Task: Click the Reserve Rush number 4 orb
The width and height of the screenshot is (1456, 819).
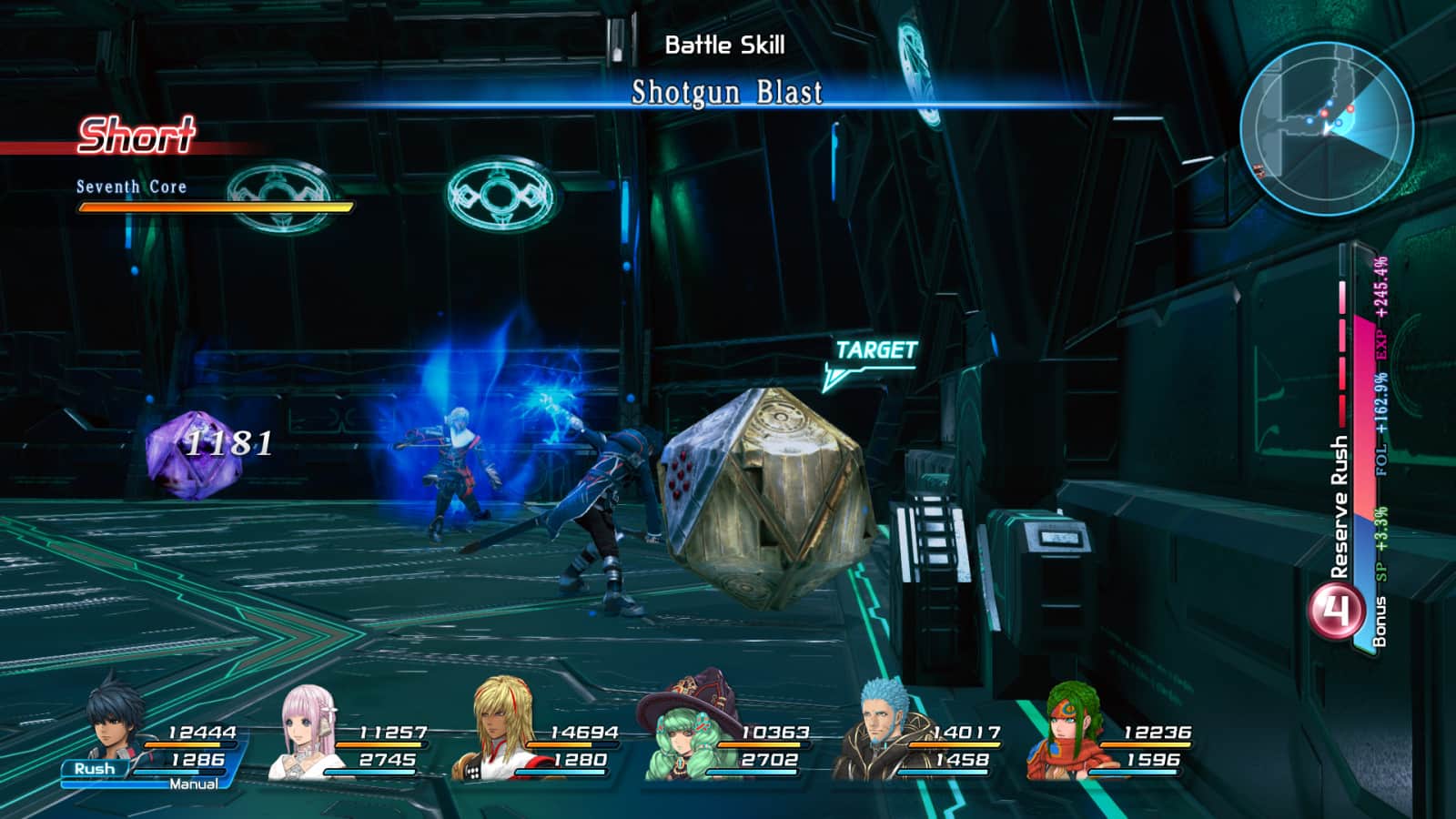Action: click(1336, 612)
